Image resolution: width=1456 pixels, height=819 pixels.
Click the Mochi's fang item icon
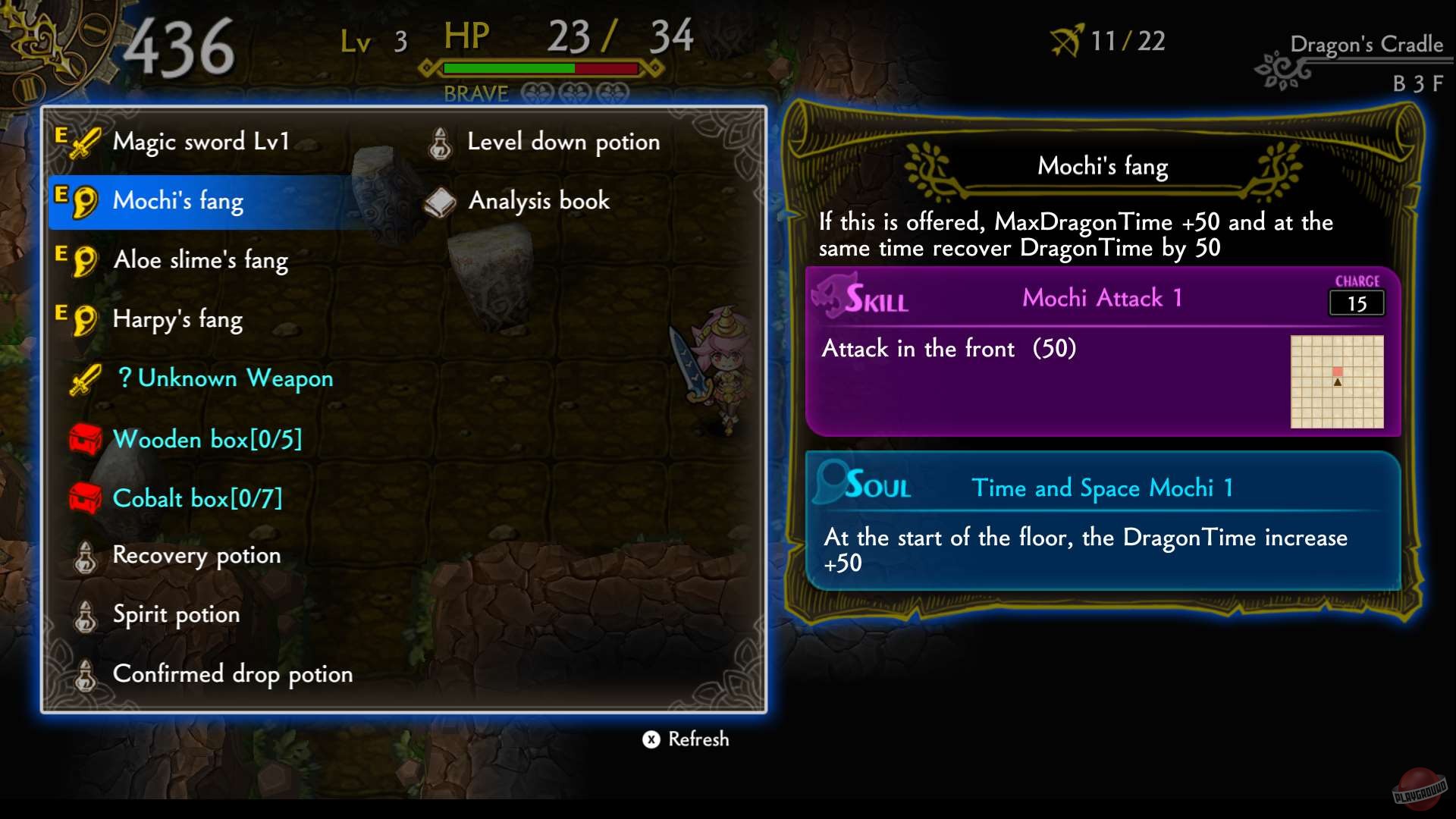pyautogui.click(x=86, y=200)
